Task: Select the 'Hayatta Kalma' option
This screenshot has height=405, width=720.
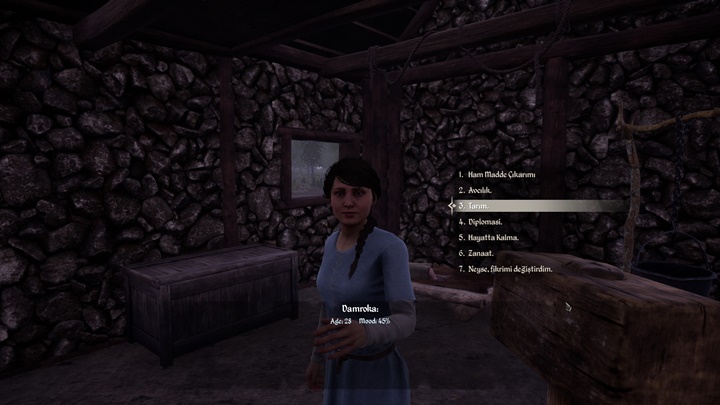Action: pos(494,237)
